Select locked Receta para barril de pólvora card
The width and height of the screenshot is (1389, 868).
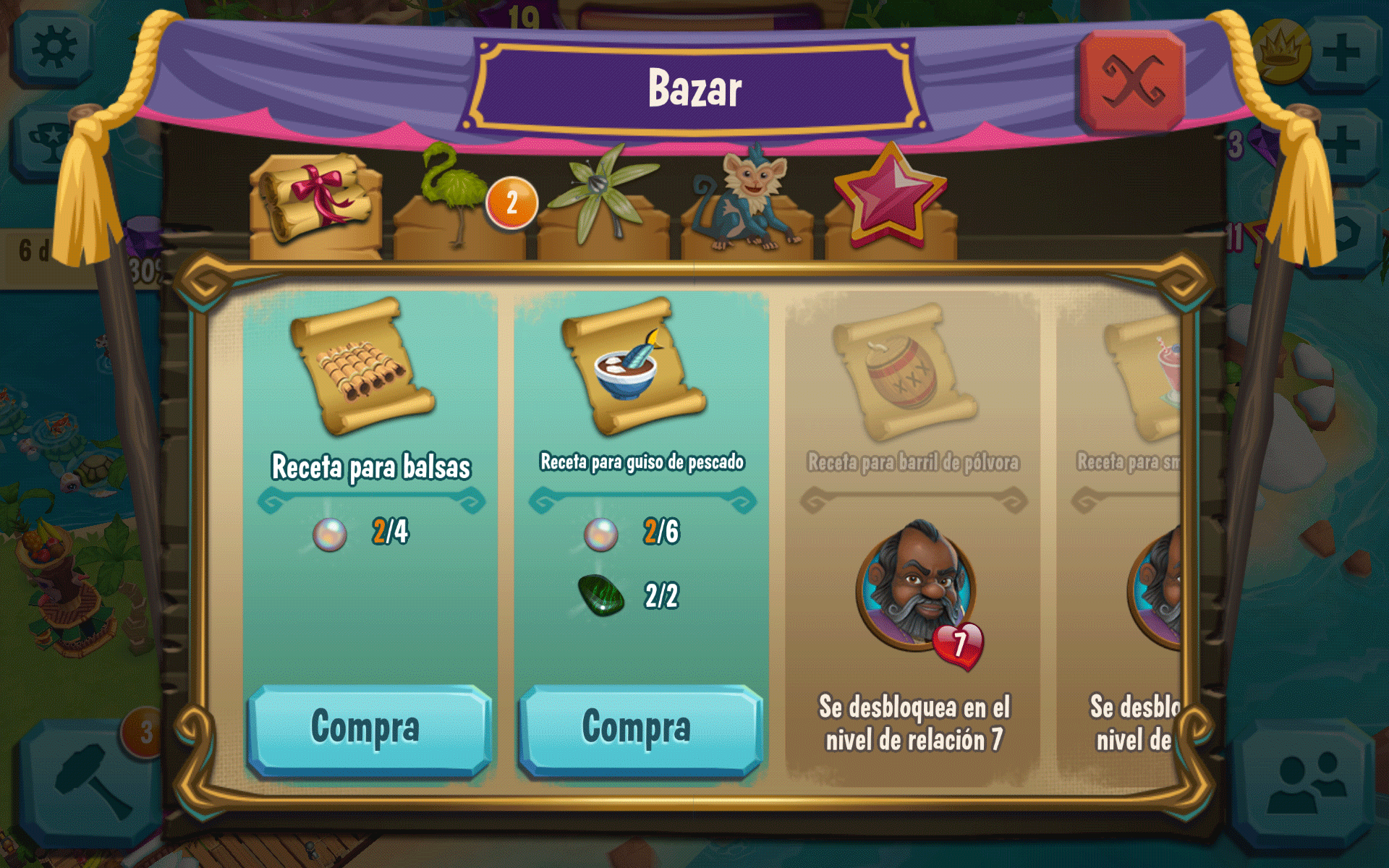tap(913, 535)
